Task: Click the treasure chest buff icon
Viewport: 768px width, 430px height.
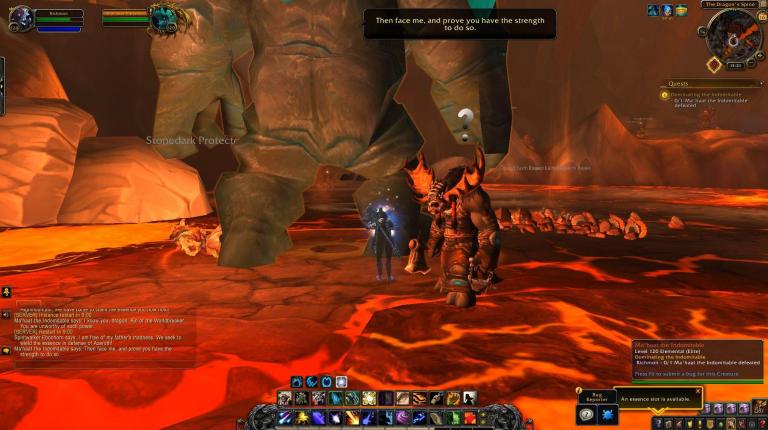Action: 681,10
